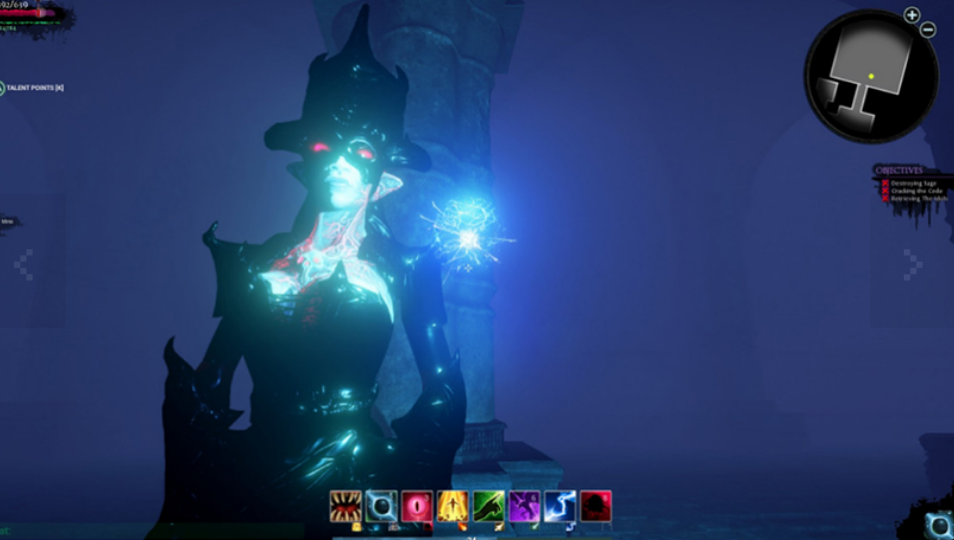Select the red silhouette ability slot
Screen dimensions: 954x540
[x=595, y=506]
